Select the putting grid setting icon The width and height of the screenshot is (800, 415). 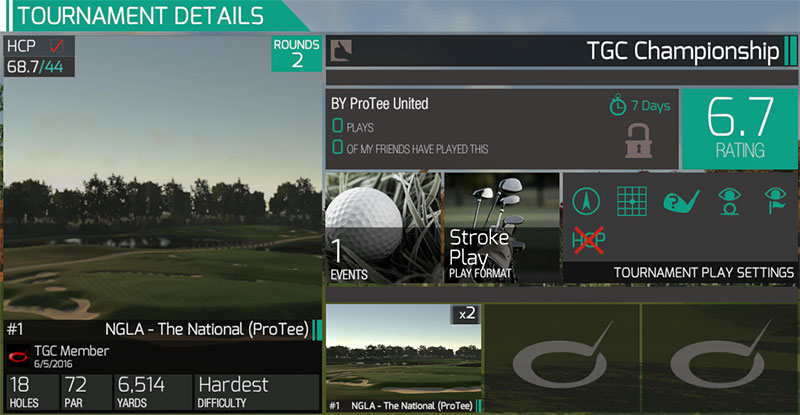point(633,202)
